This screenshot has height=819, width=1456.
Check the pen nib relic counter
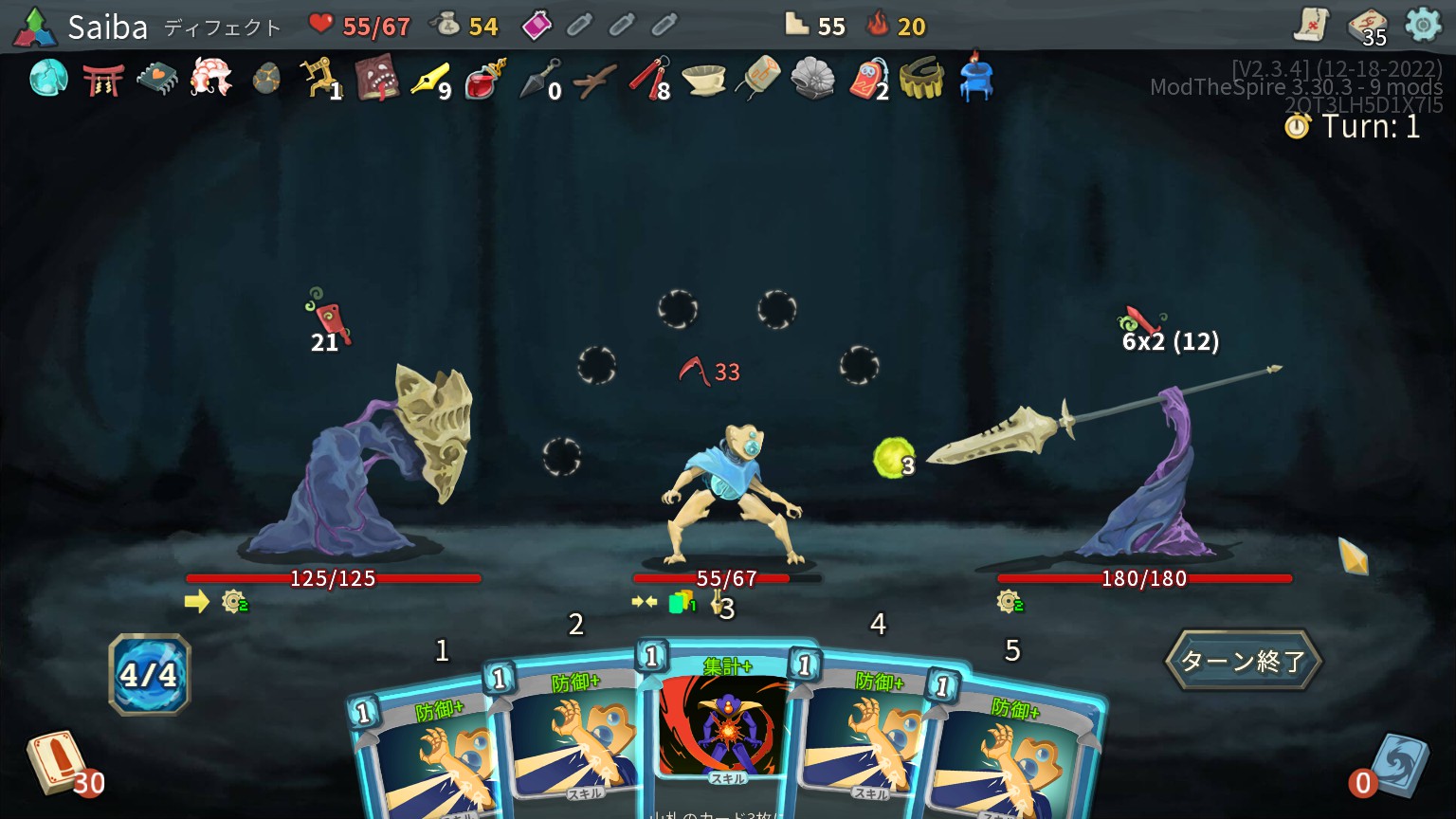coord(430,80)
